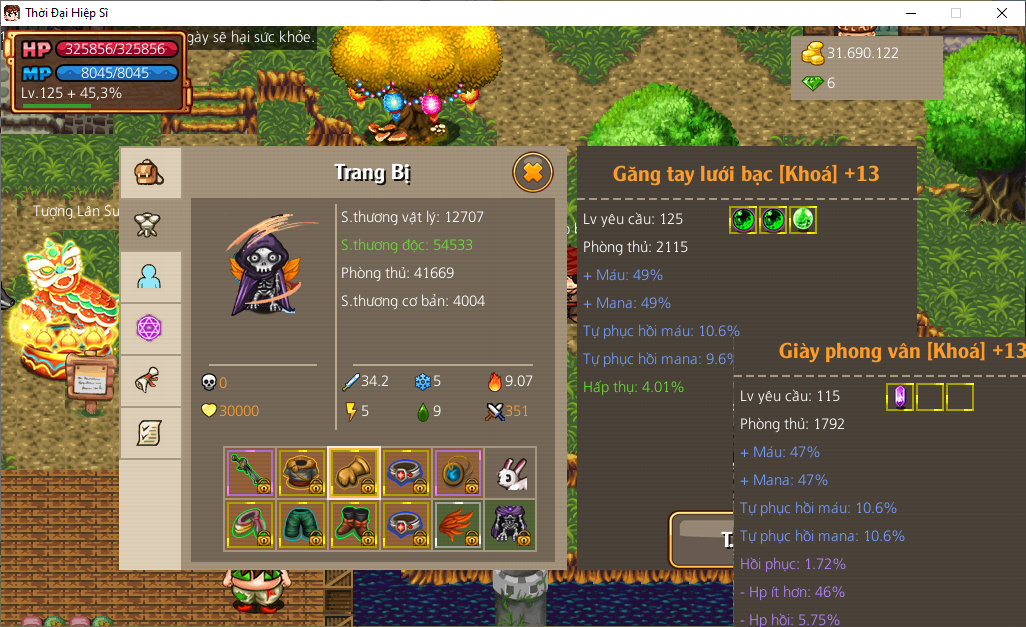Screen dimensions: 1026x627
Task: Select the purple hexagram tab
Action: (x=150, y=329)
